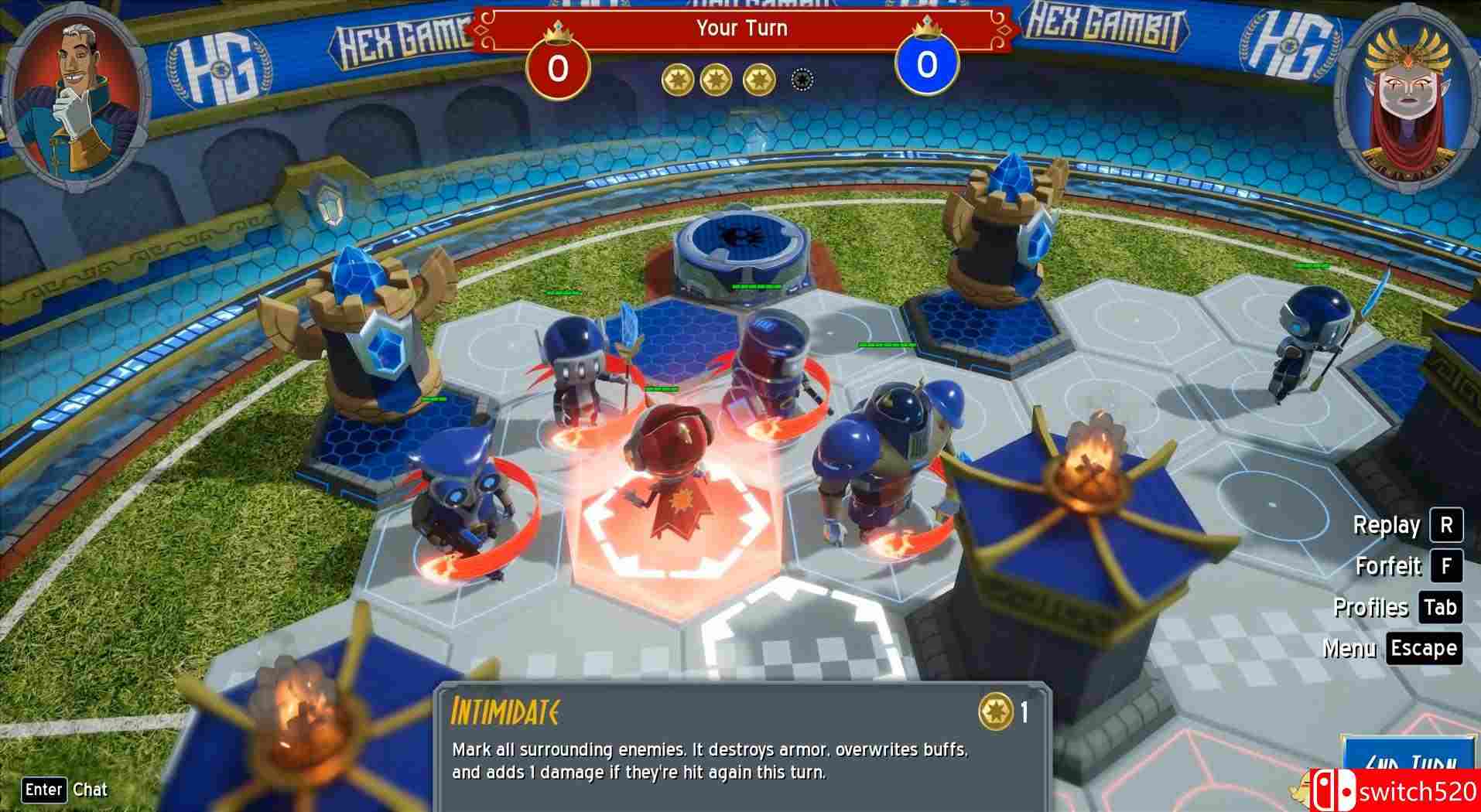
Task: Click the blue crowned score badge showing 0
Action: pyautogui.click(x=925, y=67)
